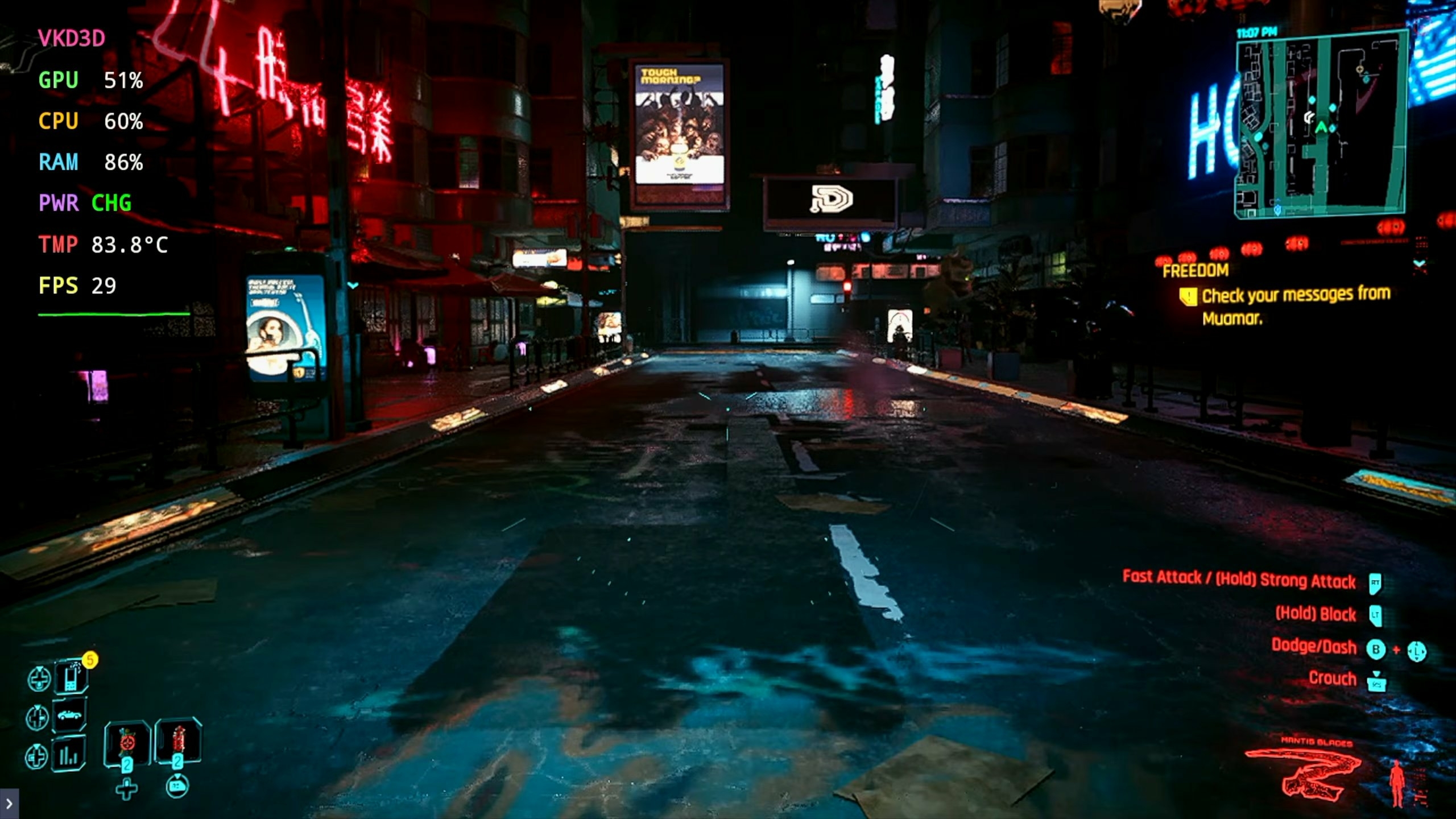Select the phone quick-access icon
The width and height of the screenshot is (1456, 819).
71,678
